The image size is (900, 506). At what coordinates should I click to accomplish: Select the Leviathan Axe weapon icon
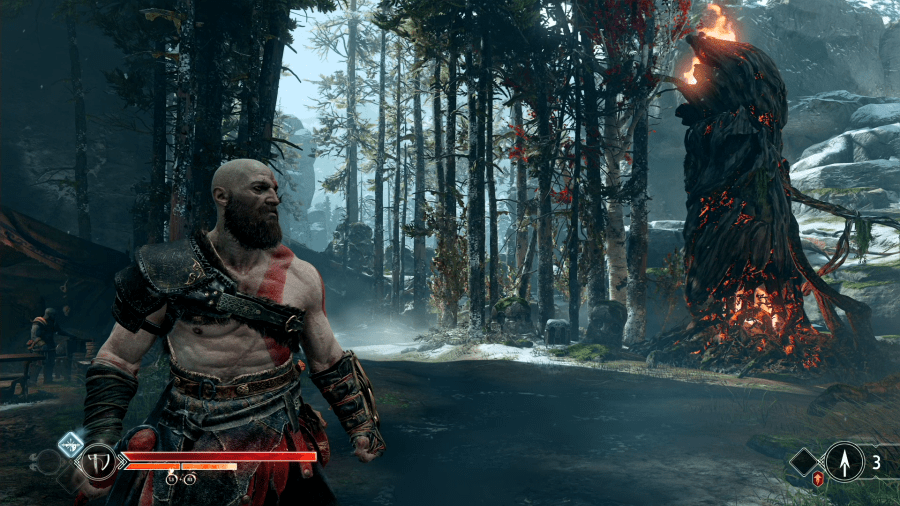tap(98, 461)
